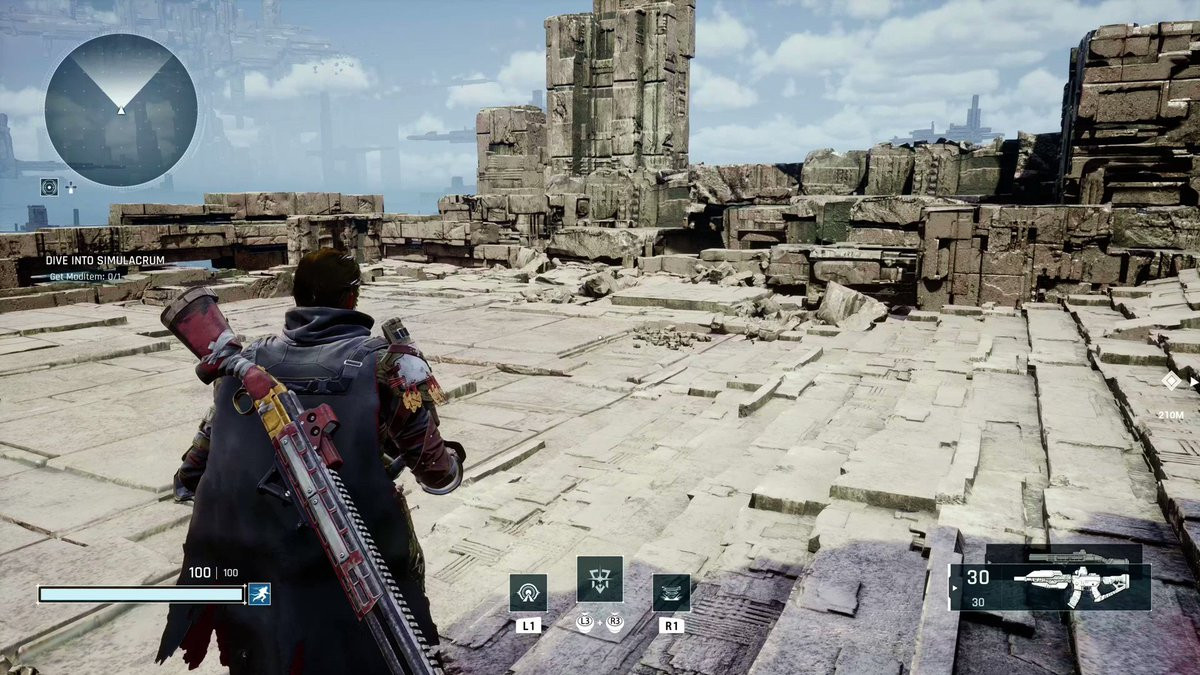Open the Dive Into Simulacrum objective tracker
Image resolution: width=1200 pixels, height=675 pixels.
105,260
